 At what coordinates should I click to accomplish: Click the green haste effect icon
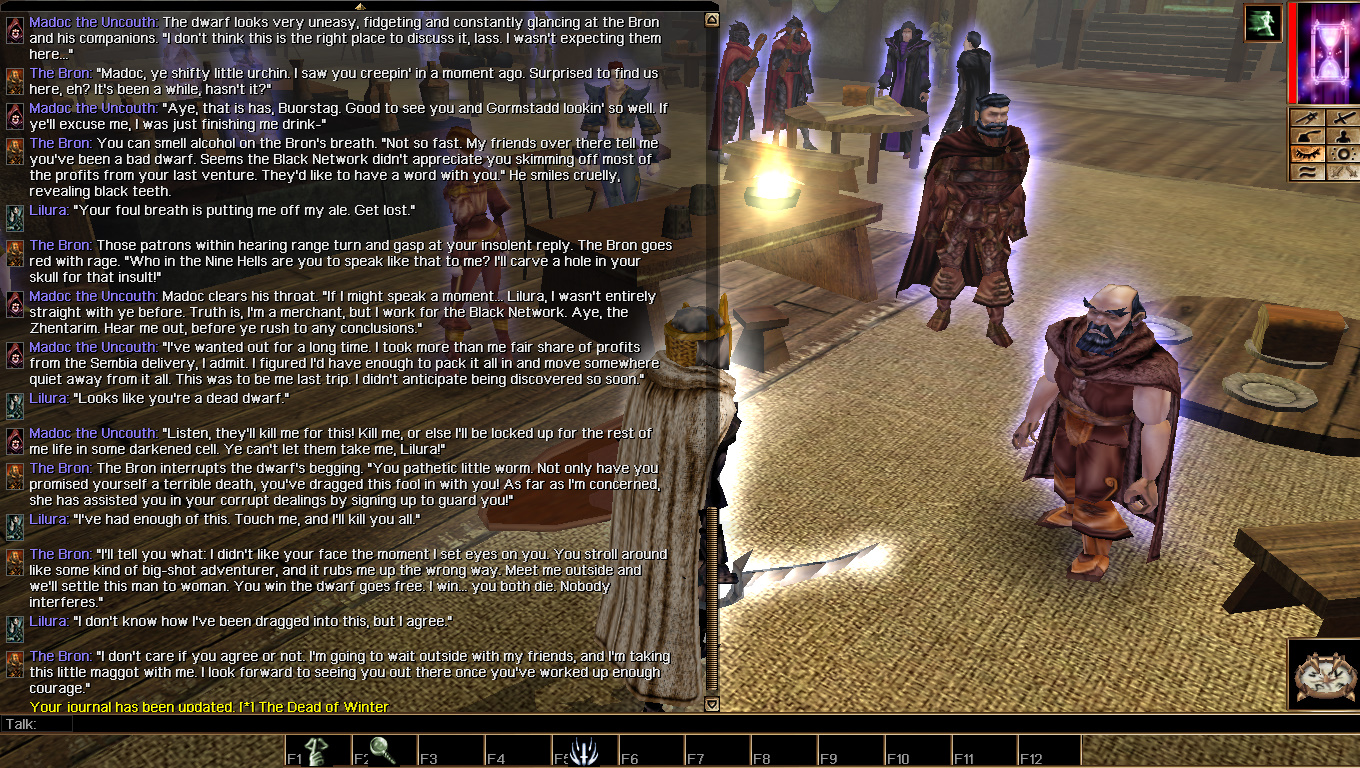tap(1262, 23)
